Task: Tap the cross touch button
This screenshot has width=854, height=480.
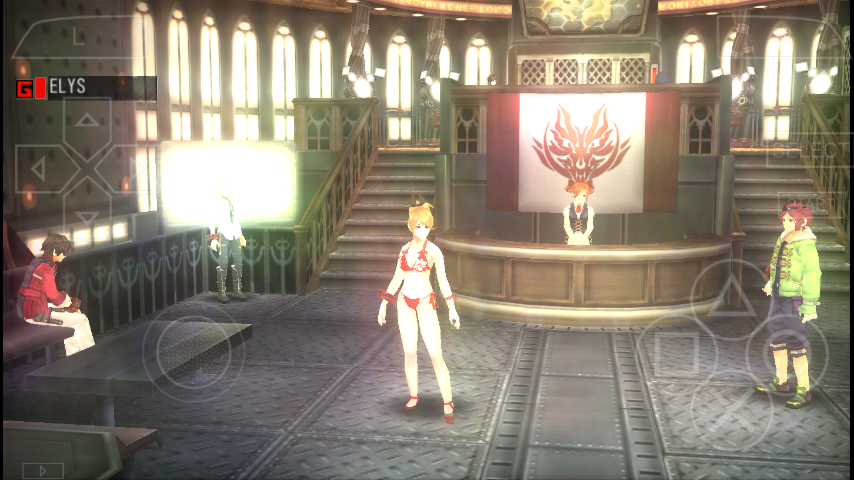Action: pyautogui.click(x=731, y=410)
